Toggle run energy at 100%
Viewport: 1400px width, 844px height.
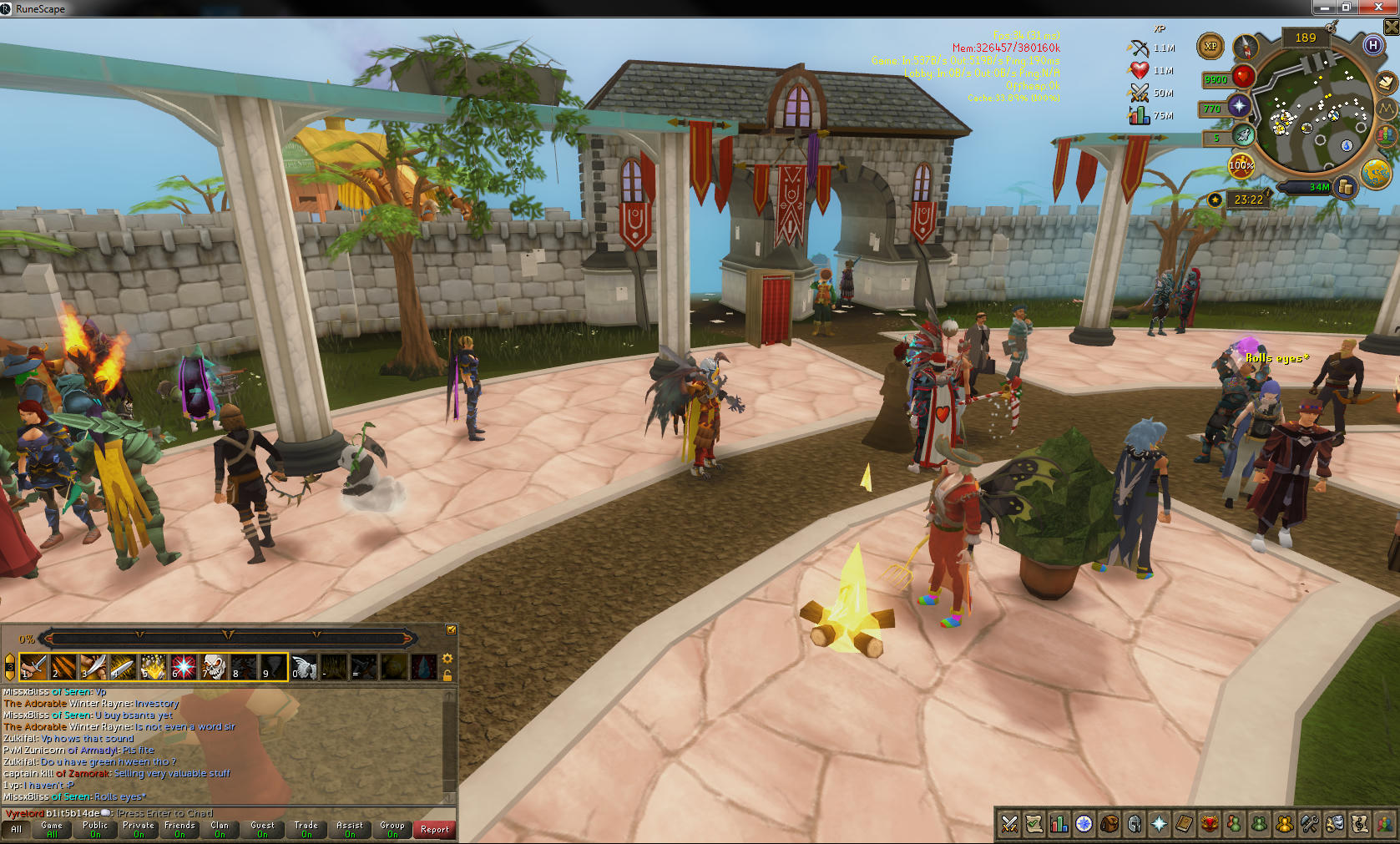(1241, 164)
